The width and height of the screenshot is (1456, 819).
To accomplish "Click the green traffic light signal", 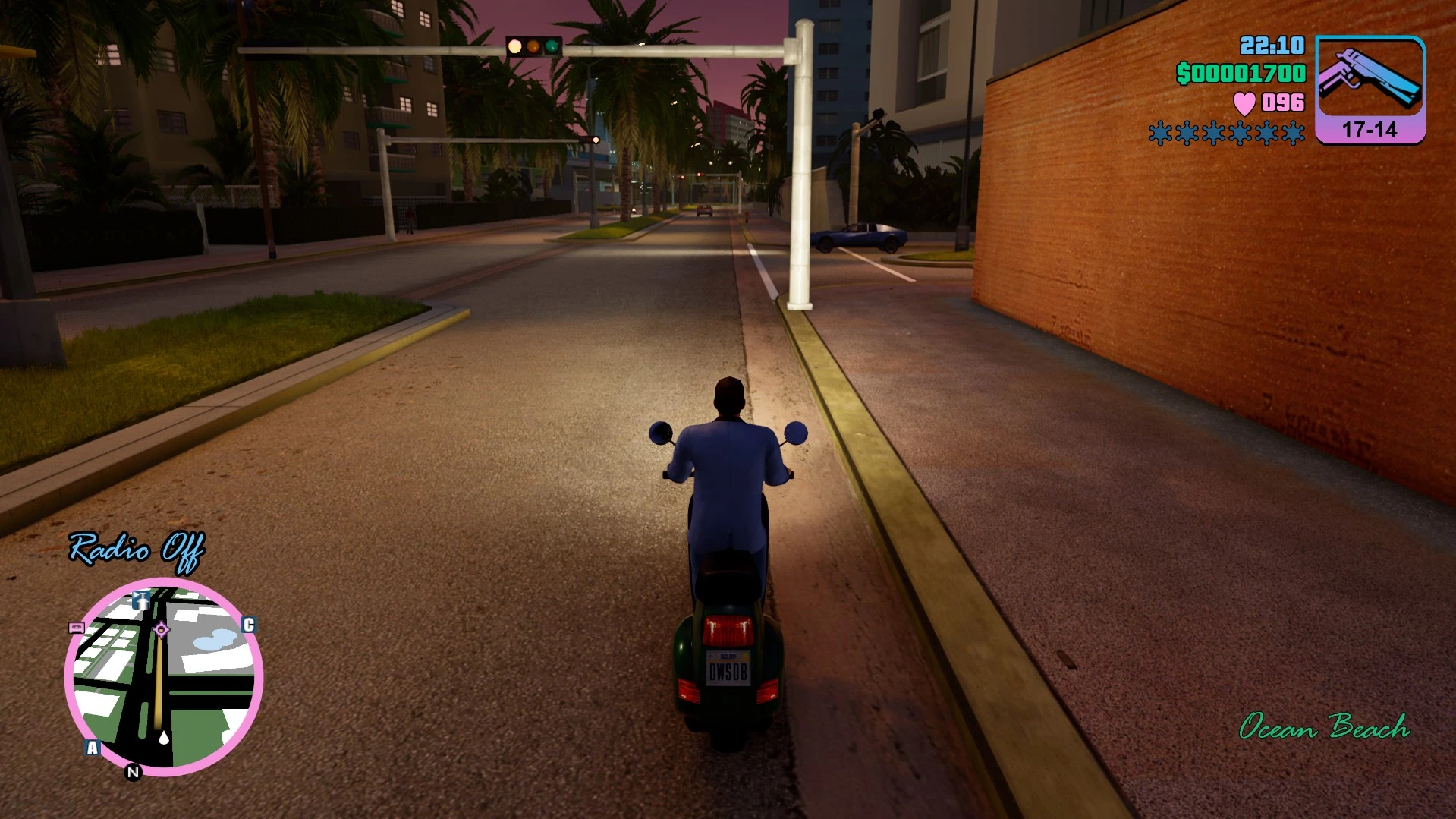I will [x=552, y=48].
